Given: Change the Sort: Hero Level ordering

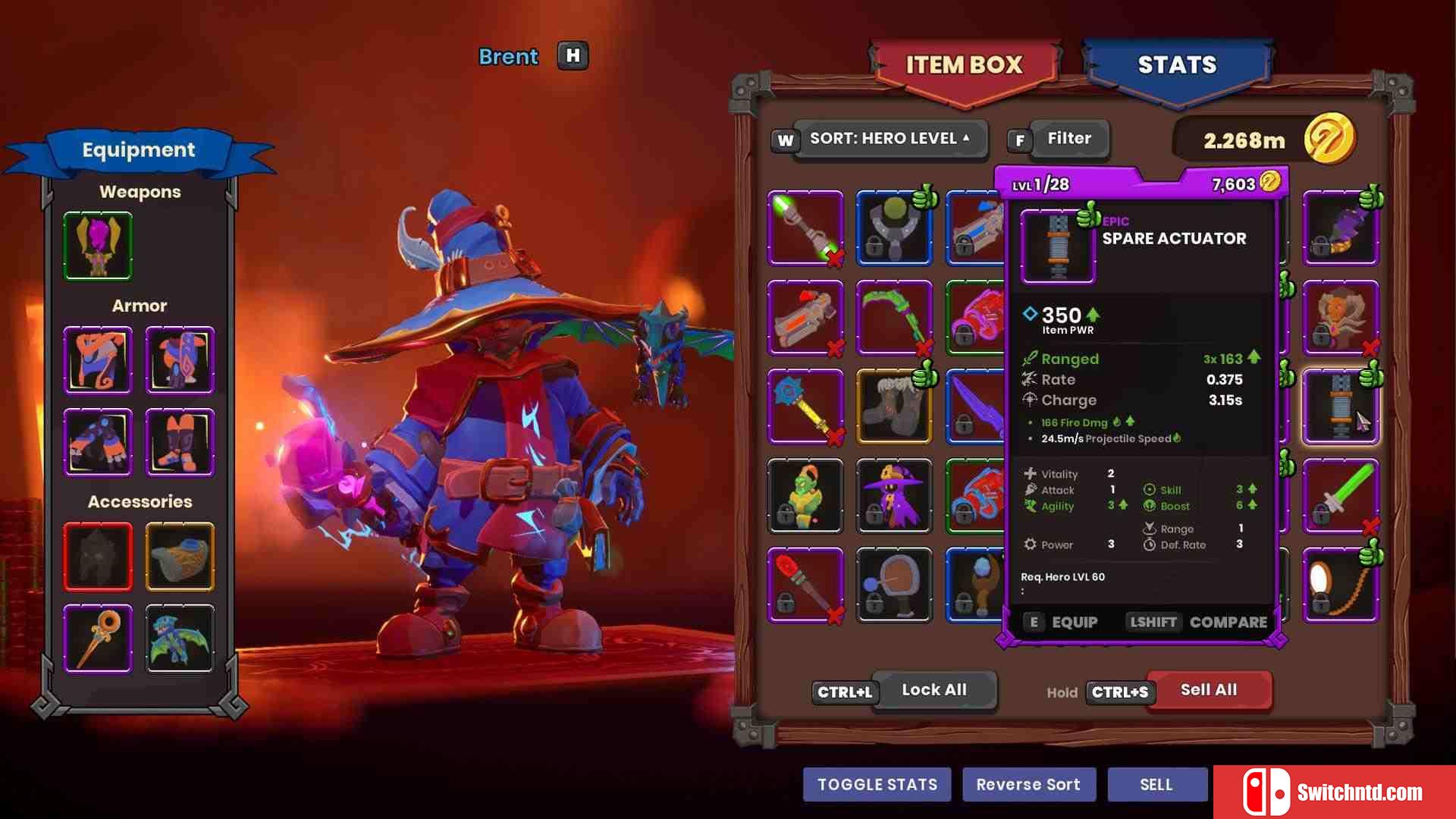Looking at the screenshot, I should click(890, 139).
